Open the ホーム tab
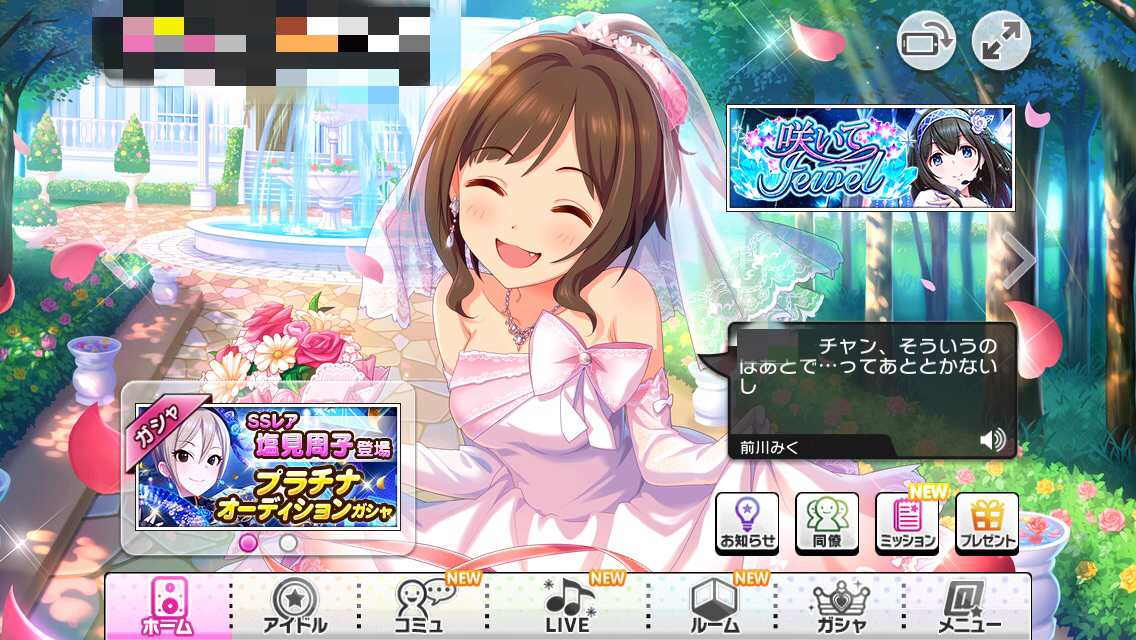This screenshot has height=640, width=1136. click(x=167, y=605)
